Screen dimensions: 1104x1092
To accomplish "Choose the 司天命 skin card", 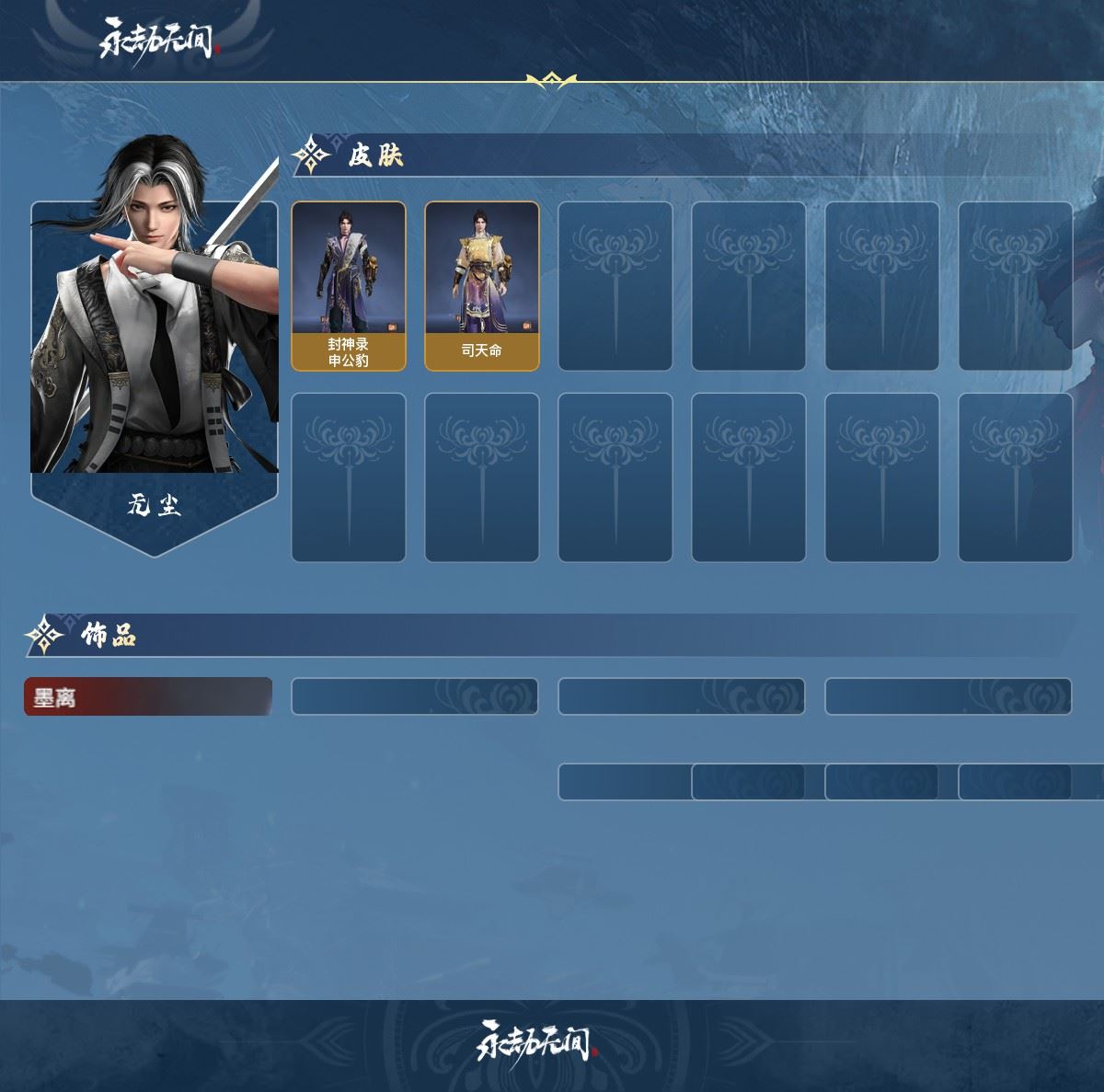I will tap(481, 286).
